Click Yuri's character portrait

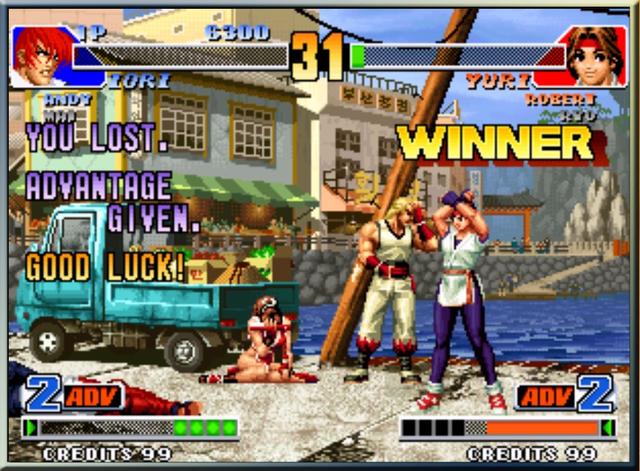pos(596,56)
